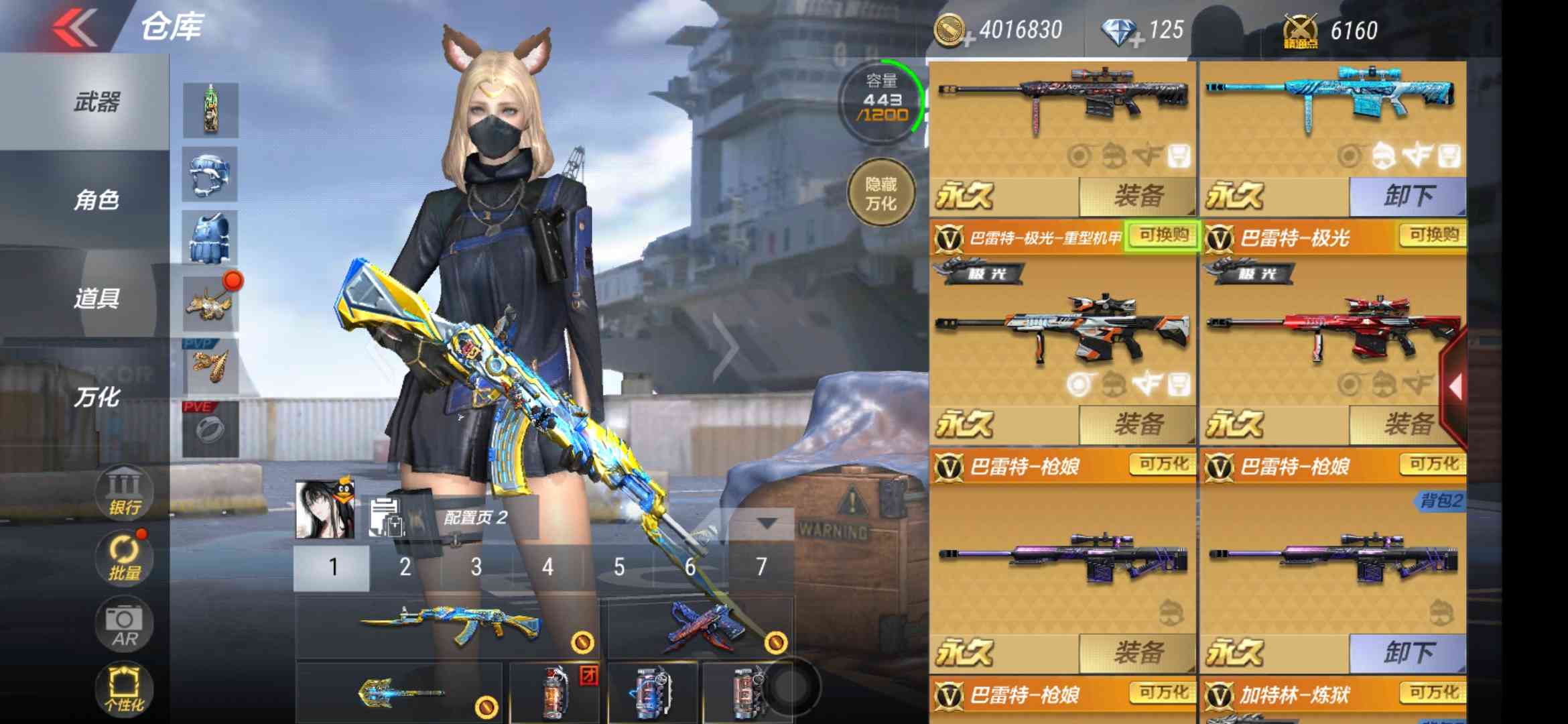Switch to loadout page 3

476,567
